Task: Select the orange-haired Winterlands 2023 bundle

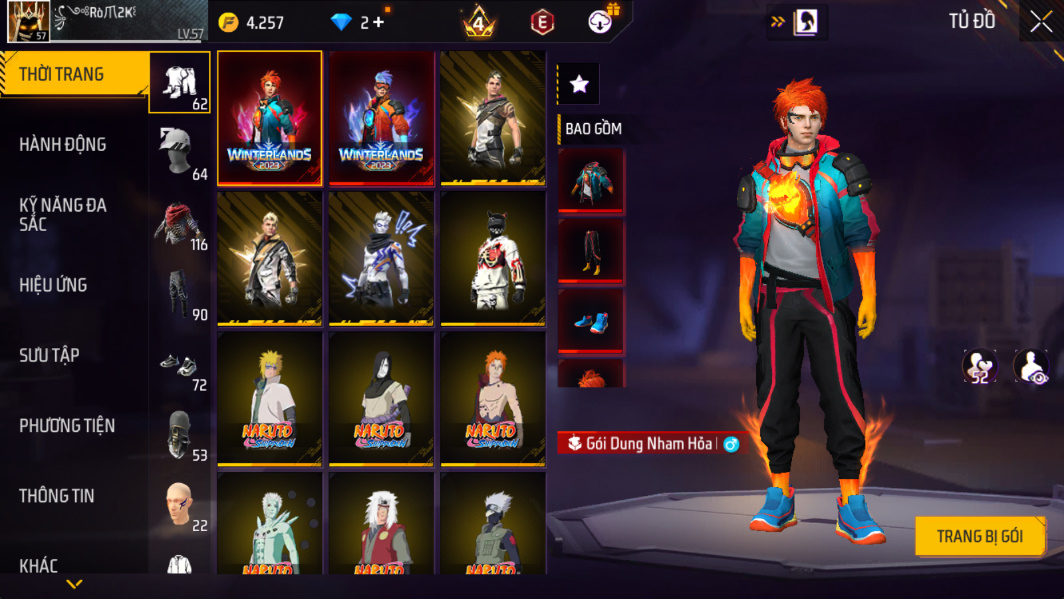Action: pos(270,118)
